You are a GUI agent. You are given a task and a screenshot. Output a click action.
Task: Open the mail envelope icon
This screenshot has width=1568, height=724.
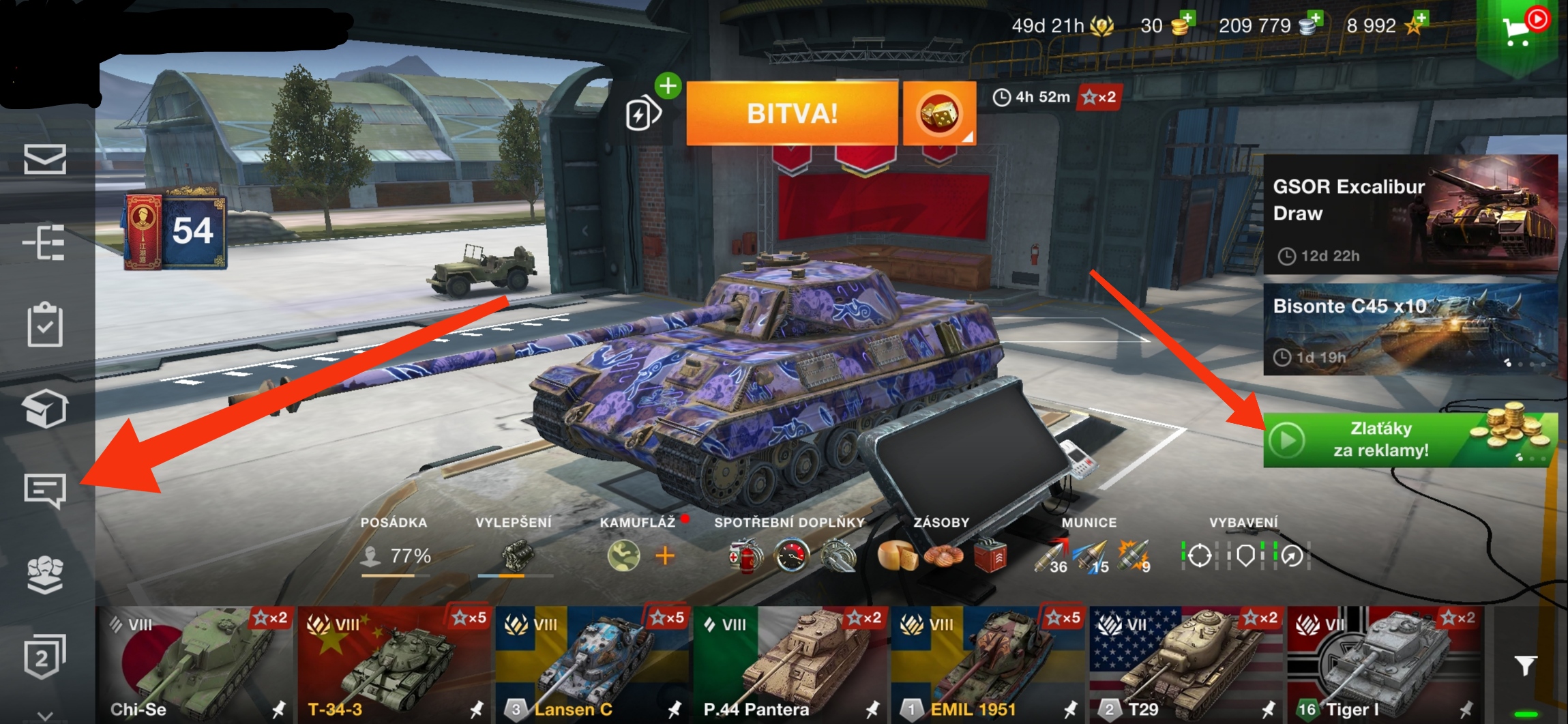(x=45, y=158)
